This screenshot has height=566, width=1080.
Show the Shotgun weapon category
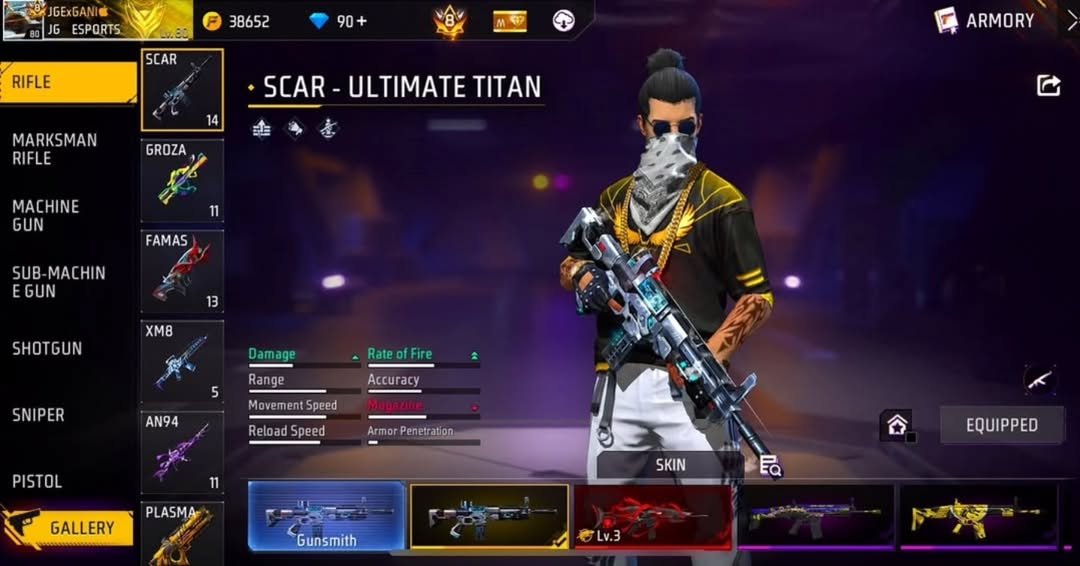coord(47,349)
